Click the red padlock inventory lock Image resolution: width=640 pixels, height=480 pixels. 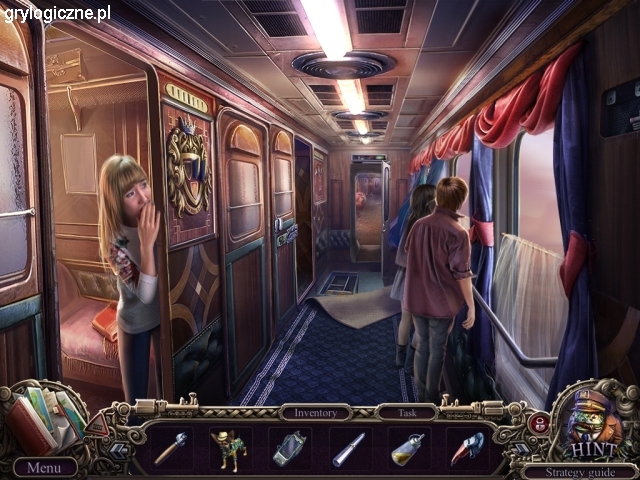click(x=538, y=423)
